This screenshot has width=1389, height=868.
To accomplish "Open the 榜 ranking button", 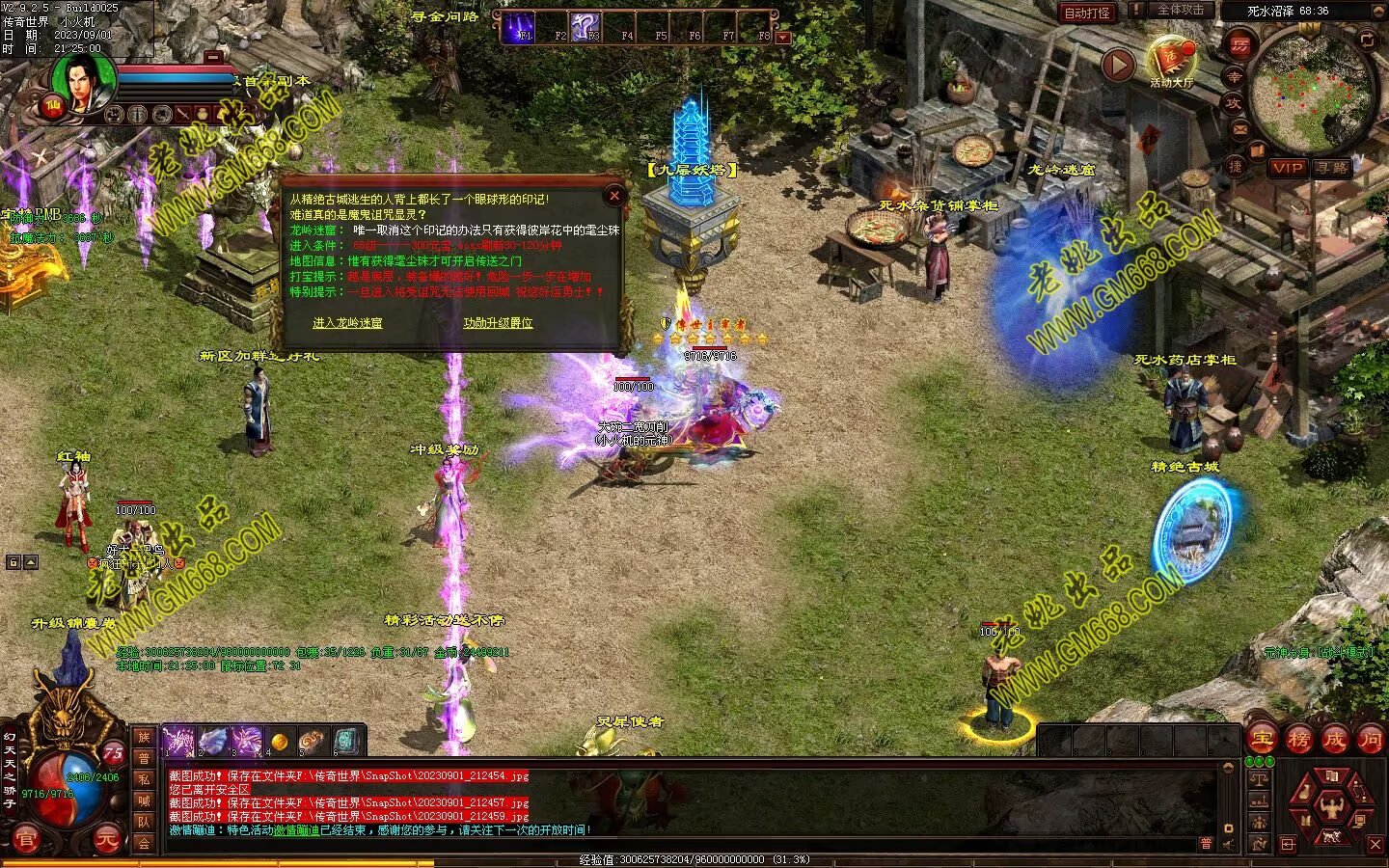I will 1298,740.
